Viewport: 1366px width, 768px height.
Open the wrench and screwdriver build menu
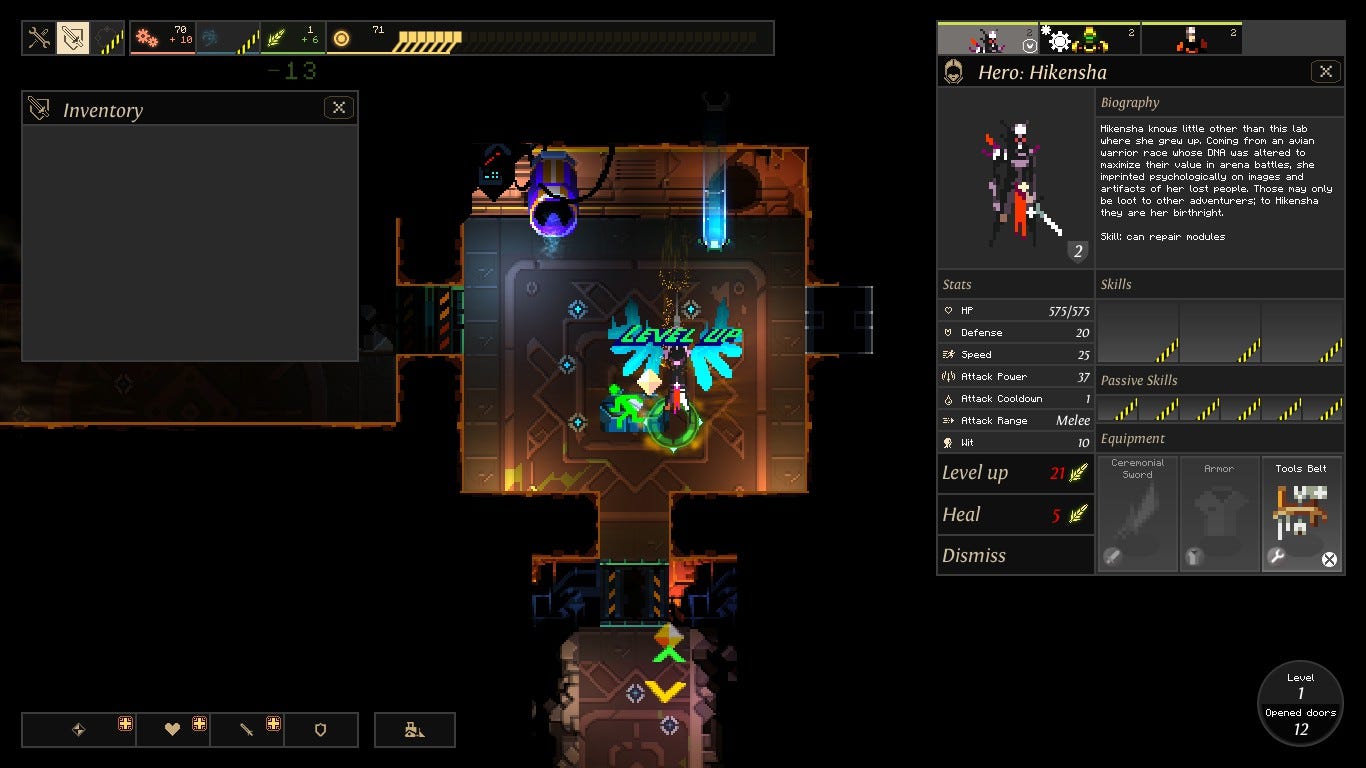[39, 39]
